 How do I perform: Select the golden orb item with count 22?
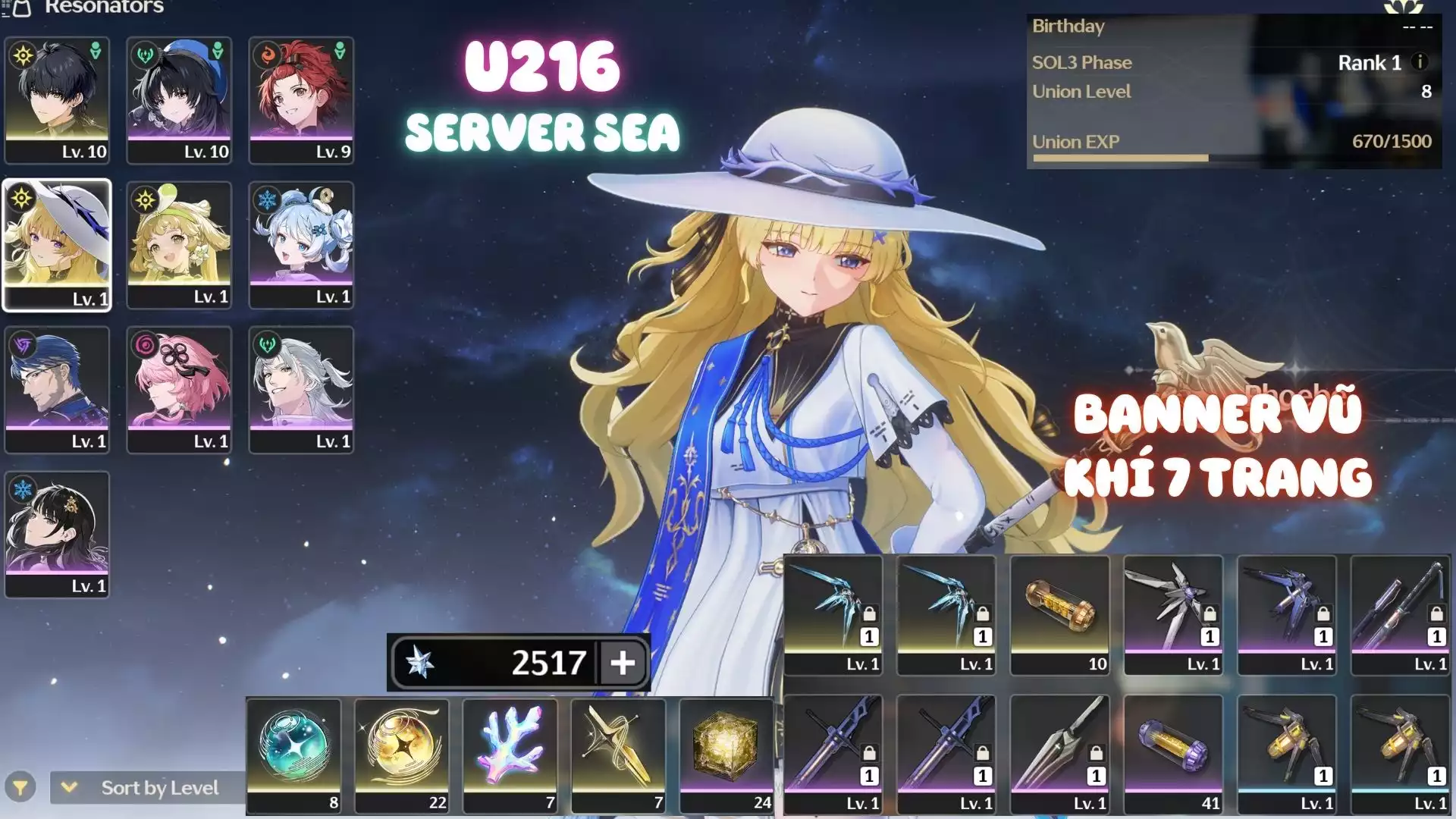tap(402, 755)
